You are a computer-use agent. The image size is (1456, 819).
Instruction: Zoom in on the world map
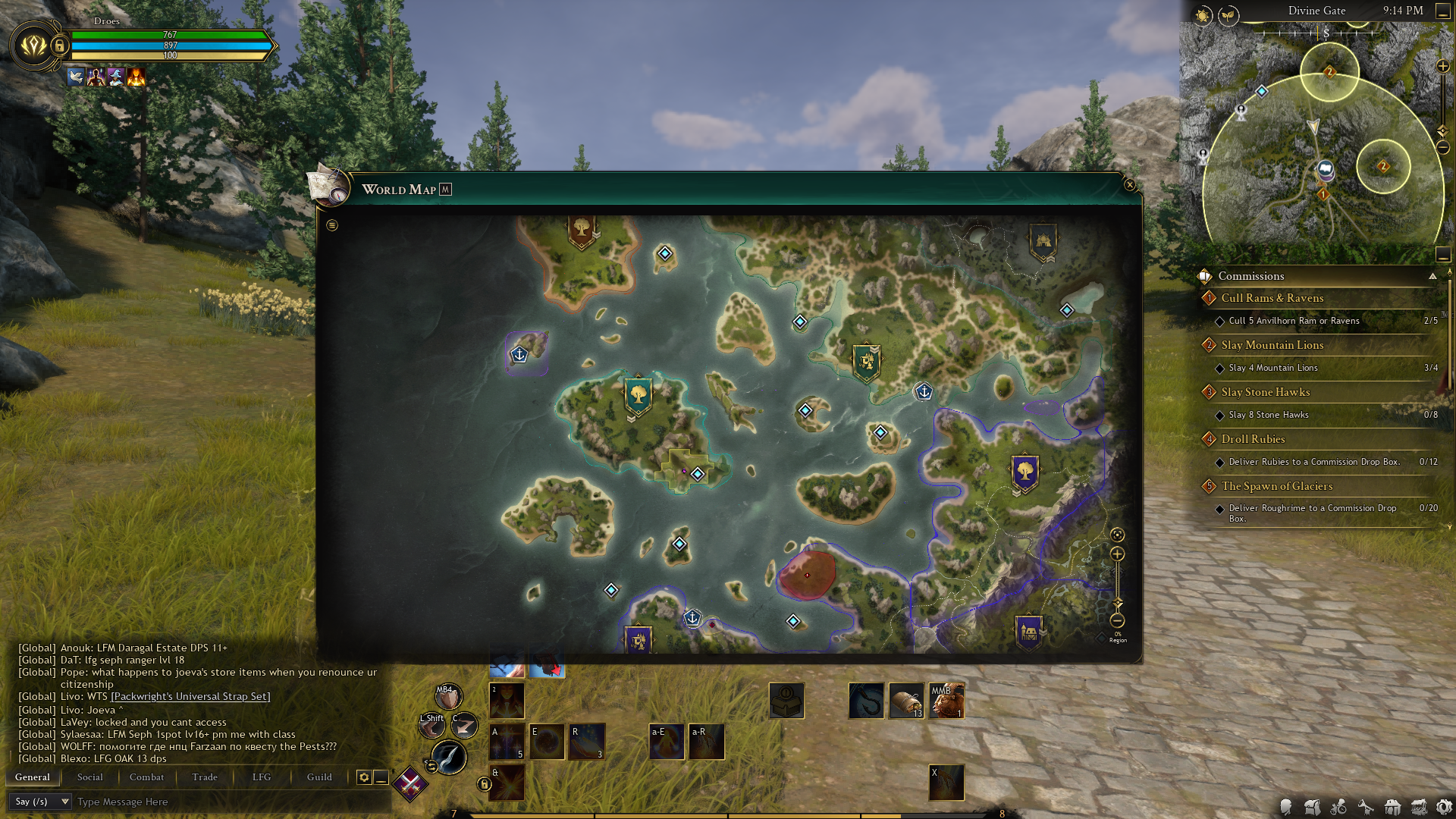click(x=1117, y=554)
